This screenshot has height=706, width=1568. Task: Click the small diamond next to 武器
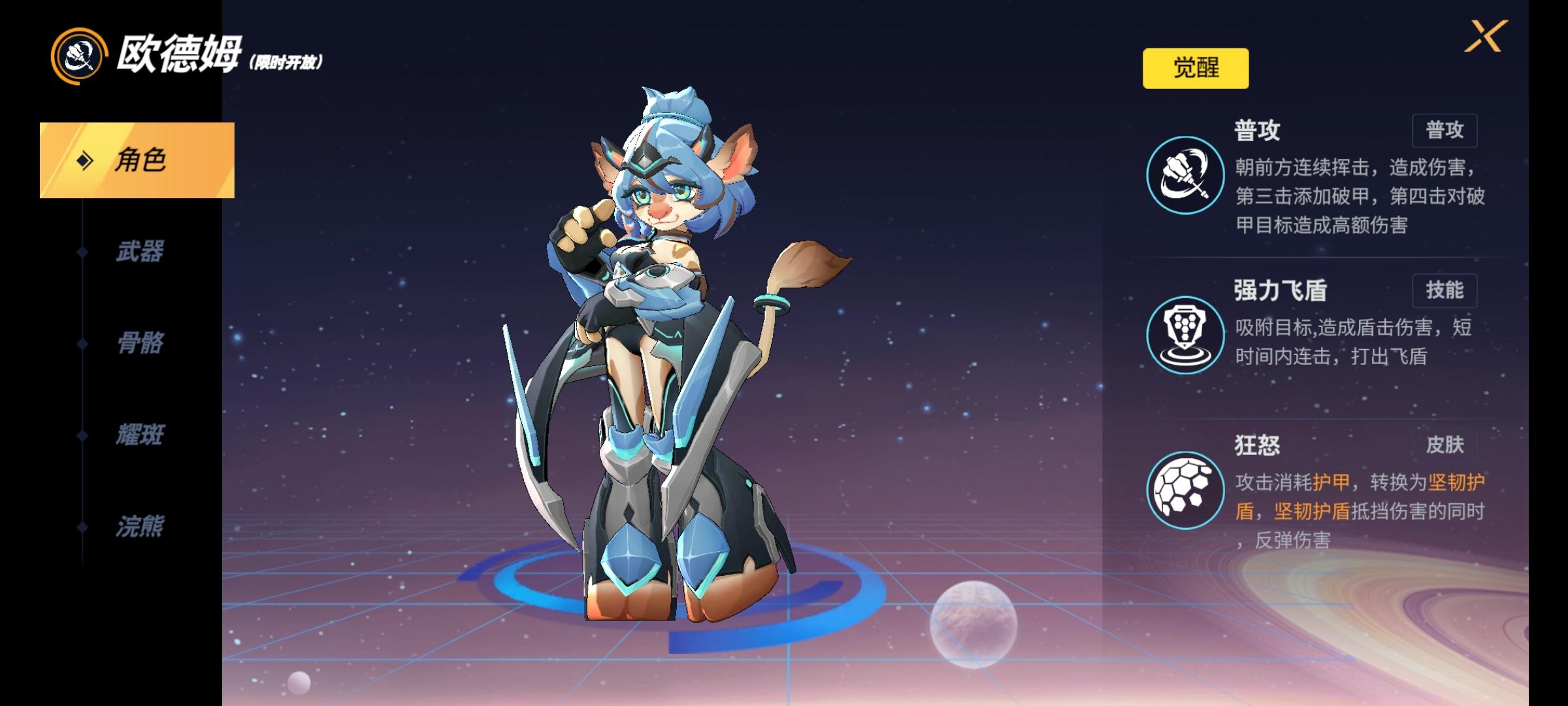click(81, 252)
